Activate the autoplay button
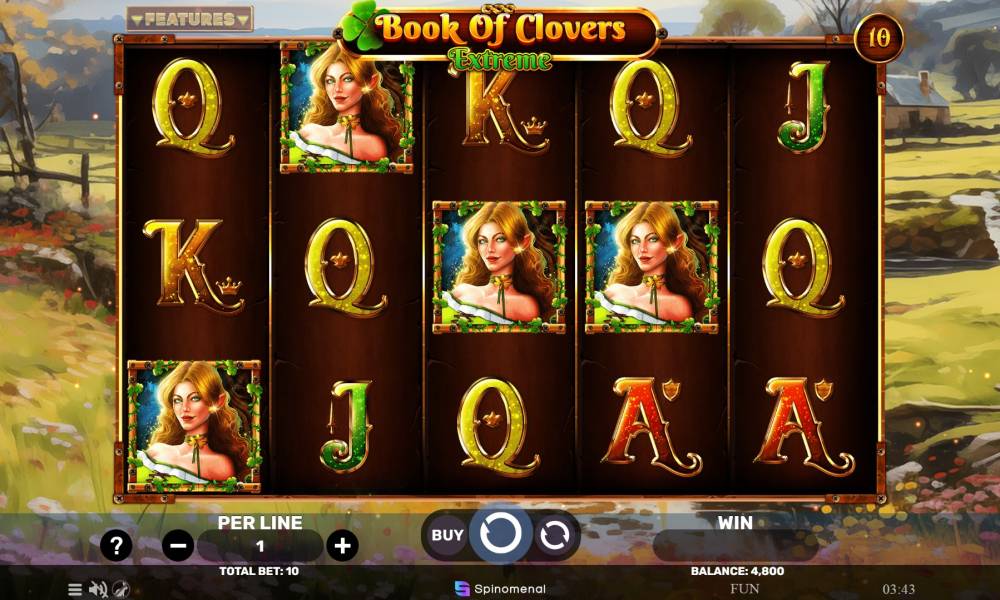The image size is (1000, 600). [553, 536]
